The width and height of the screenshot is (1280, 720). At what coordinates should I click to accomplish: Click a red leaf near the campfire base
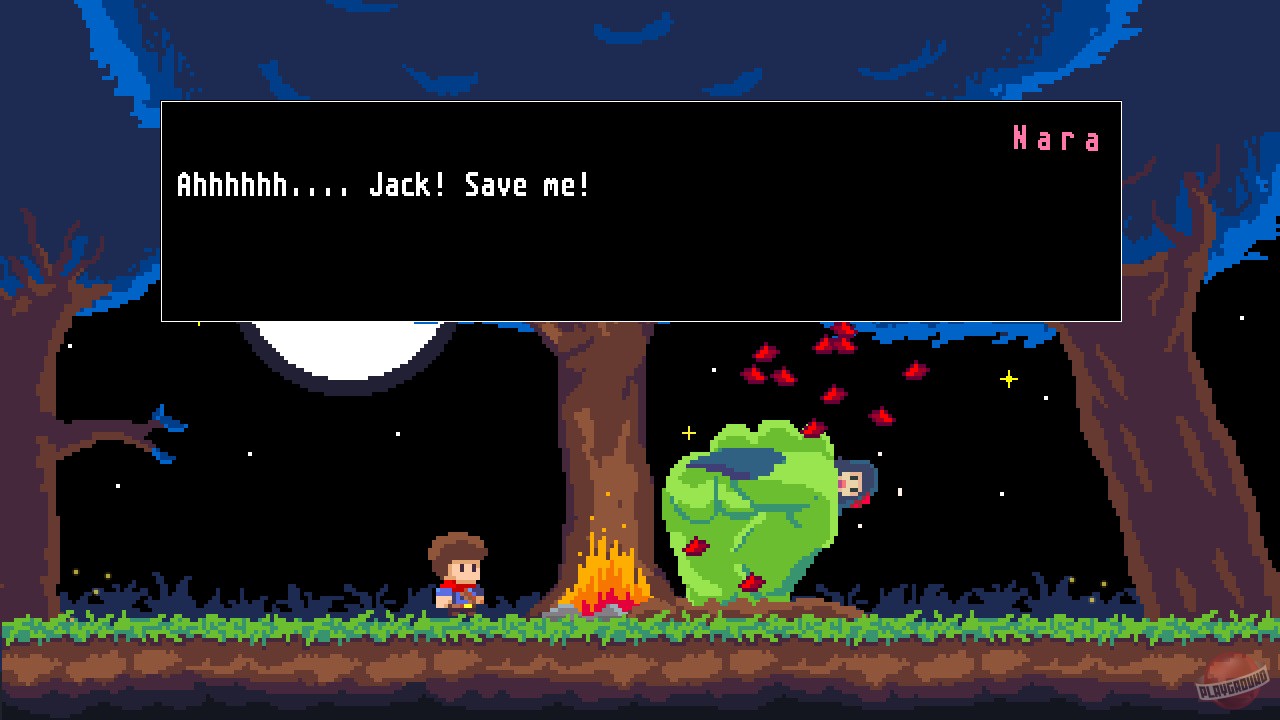click(693, 547)
